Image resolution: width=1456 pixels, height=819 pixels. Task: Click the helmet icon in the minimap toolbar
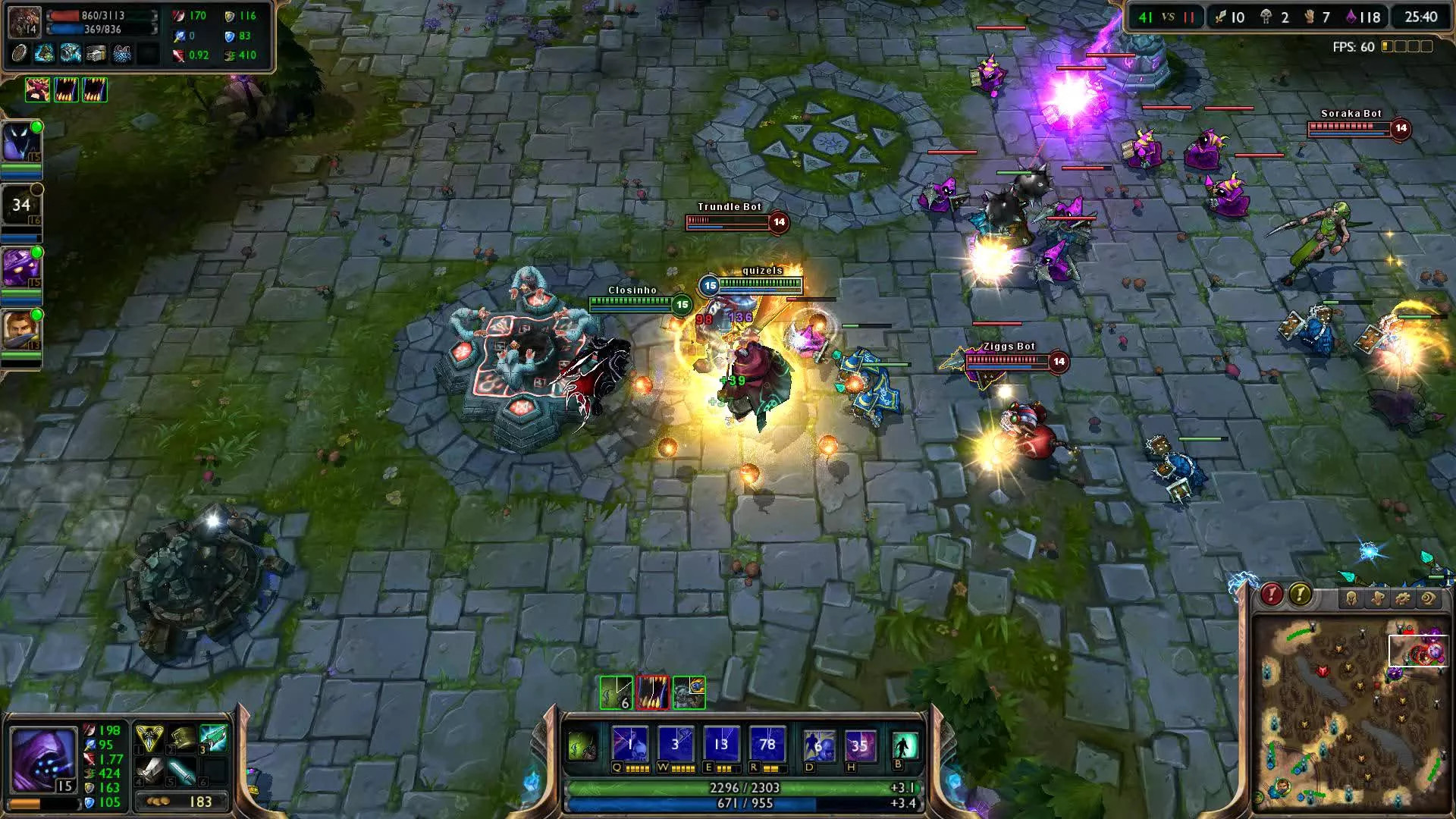1351,598
